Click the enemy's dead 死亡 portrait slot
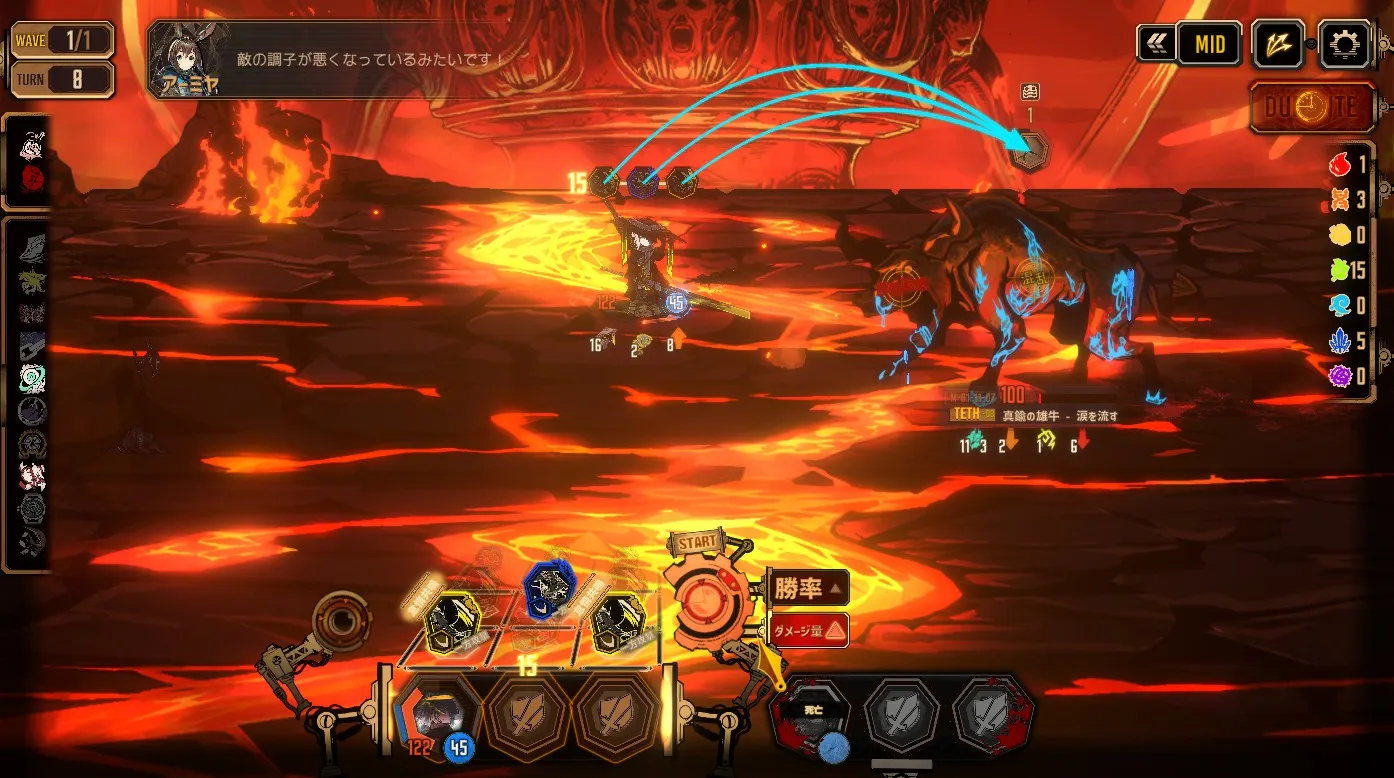1394x778 pixels. (809, 716)
